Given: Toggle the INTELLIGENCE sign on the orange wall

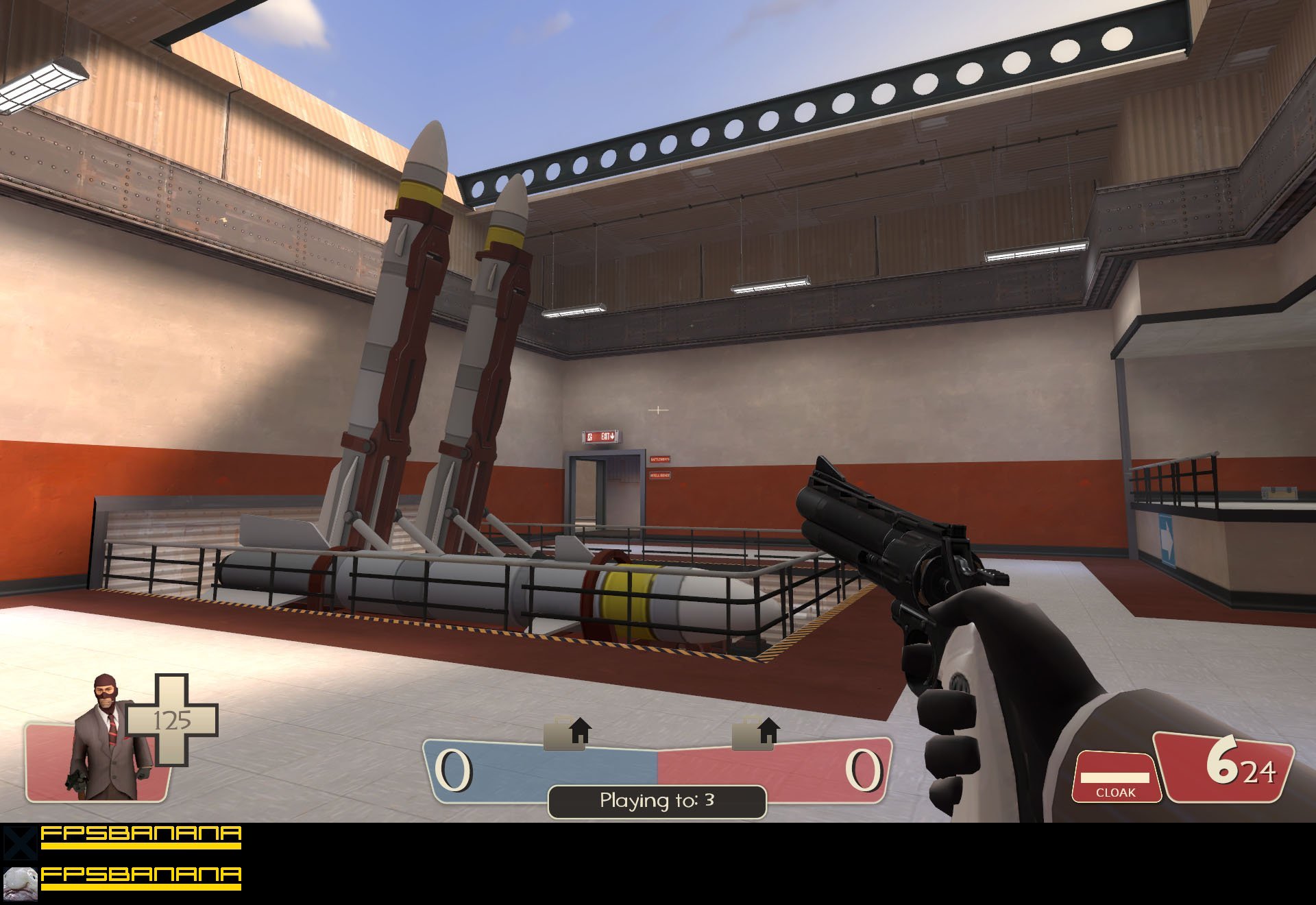Looking at the screenshot, I should (660, 475).
